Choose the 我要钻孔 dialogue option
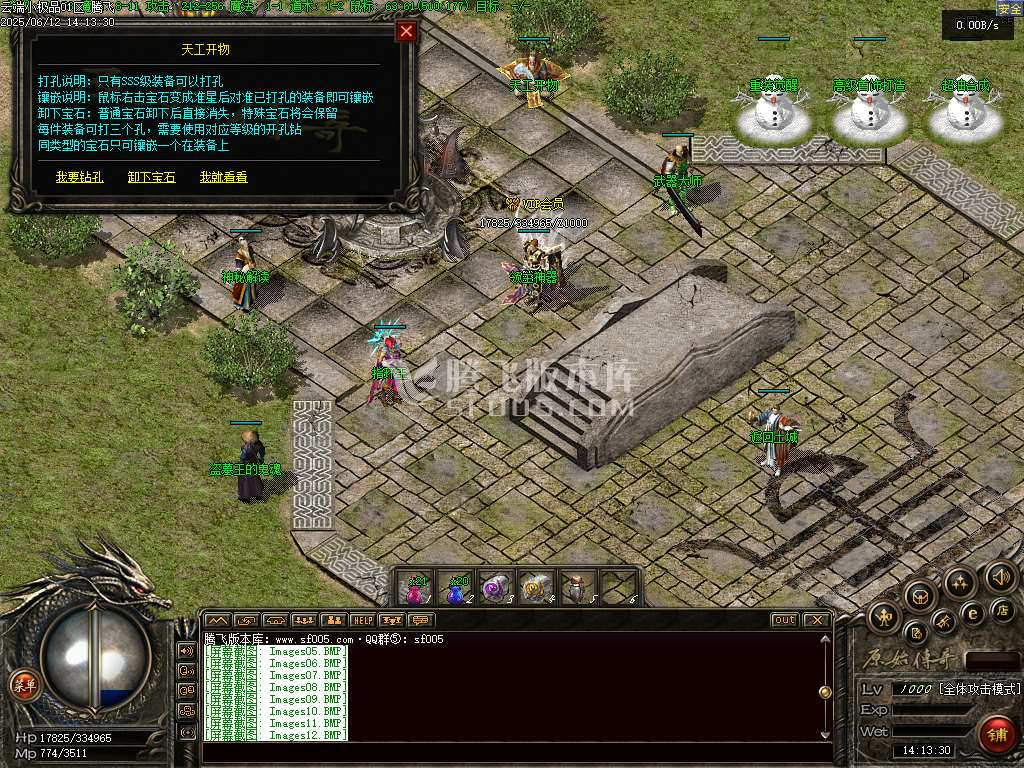The image size is (1024, 768). 79,177
